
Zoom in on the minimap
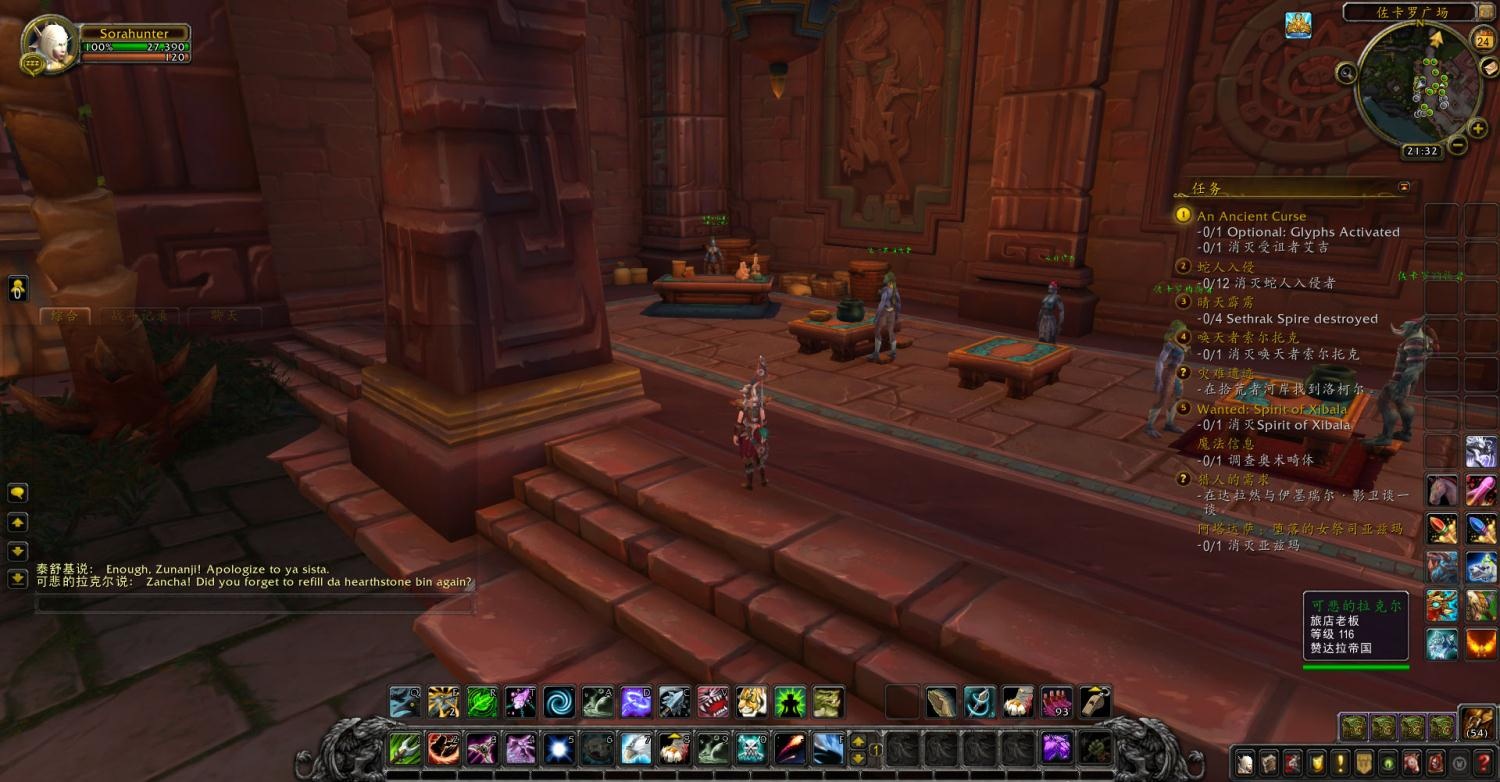coord(1478,128)
